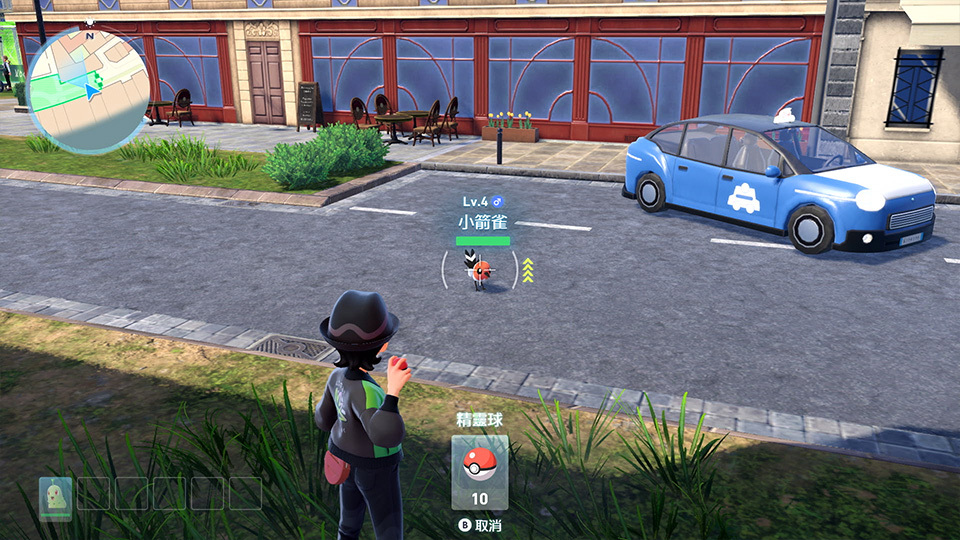The width and height of the screenshot is (960, 540).
Task: Click the 取消 cancel label
Action: [x=487, y=525]
